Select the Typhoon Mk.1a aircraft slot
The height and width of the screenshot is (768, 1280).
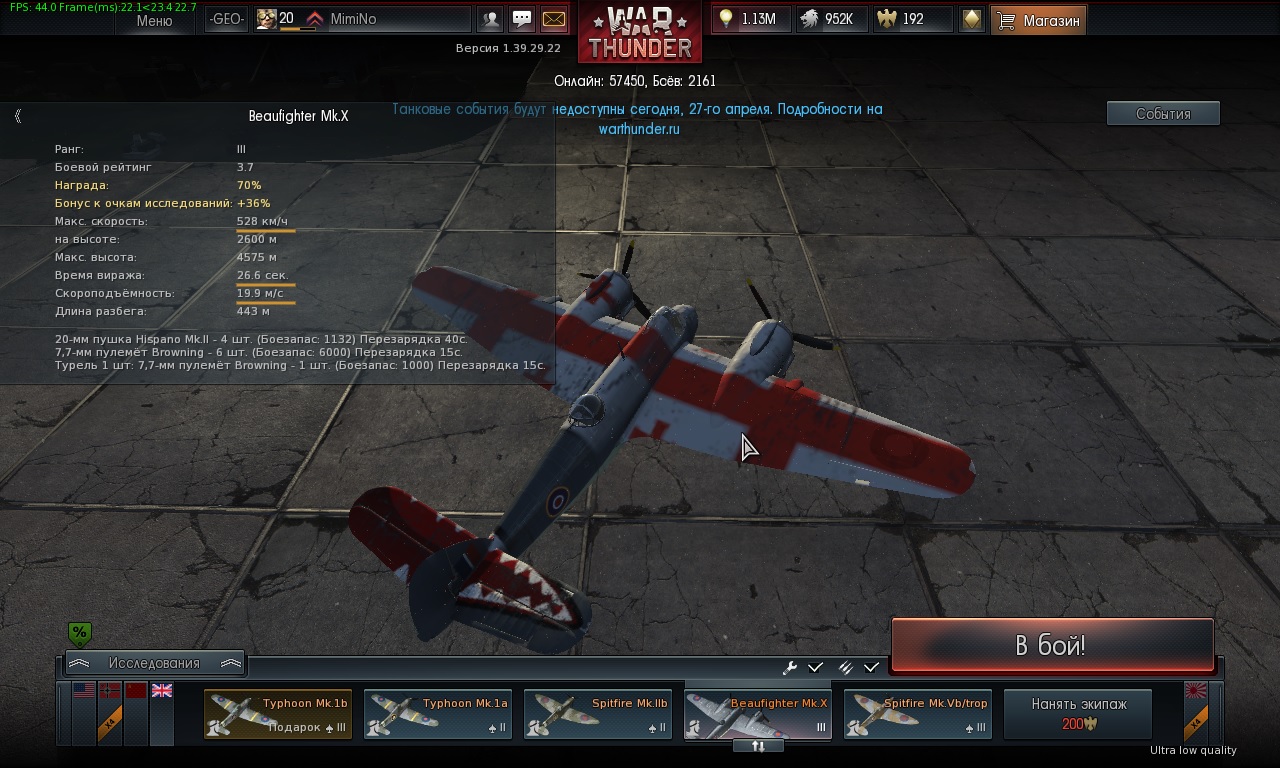click(x=437, y=714)
